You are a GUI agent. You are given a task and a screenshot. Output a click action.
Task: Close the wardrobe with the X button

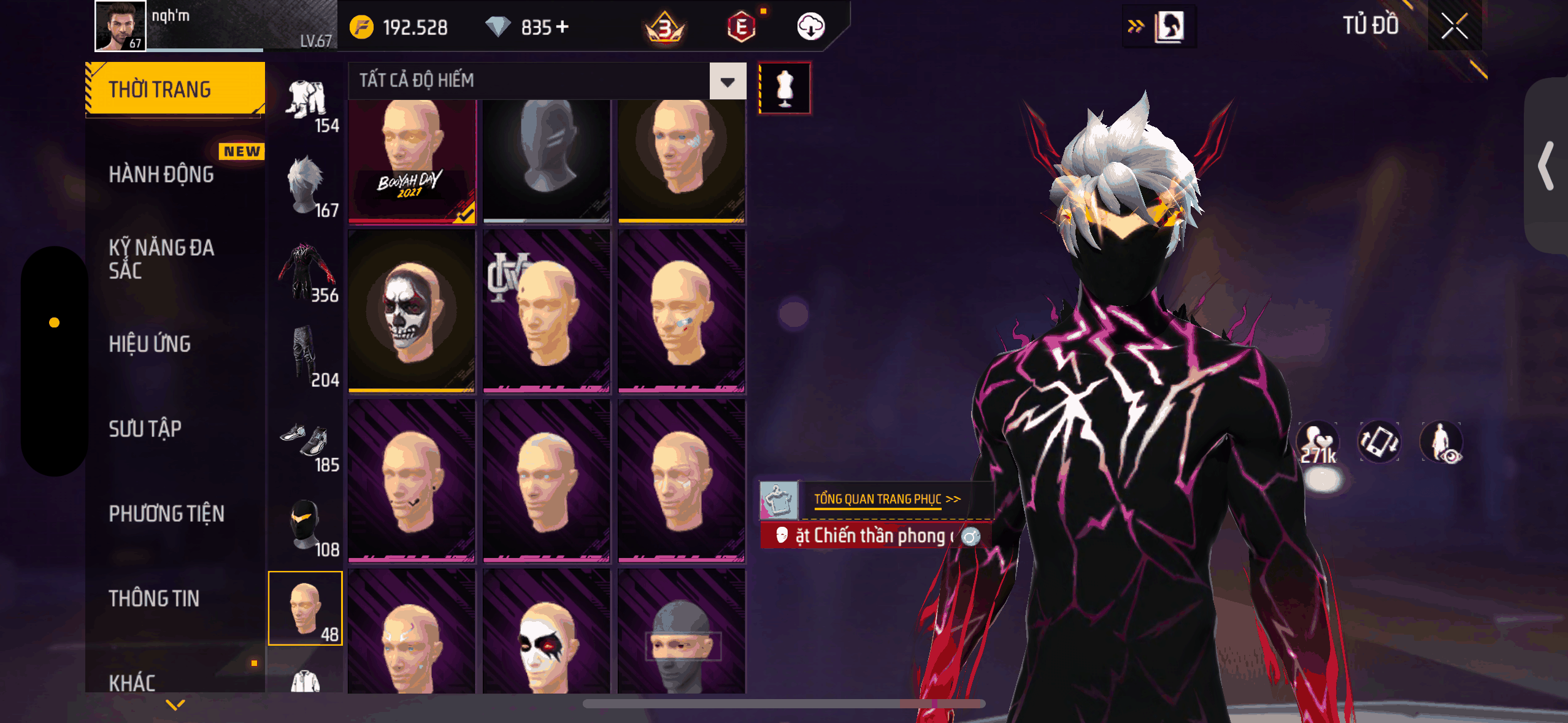click(x=1454, y=26)
